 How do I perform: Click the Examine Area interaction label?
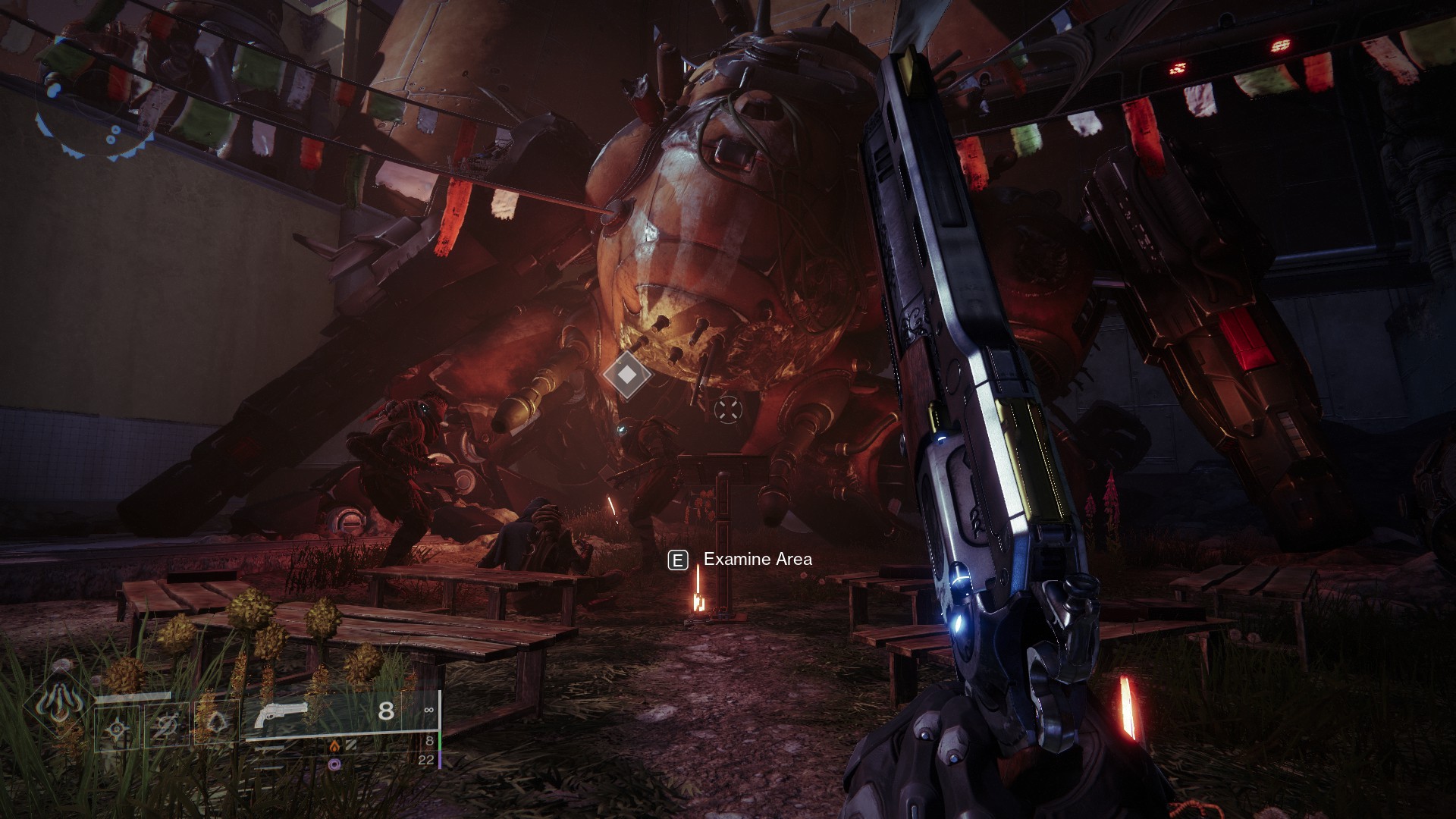(x=758, y=560)
